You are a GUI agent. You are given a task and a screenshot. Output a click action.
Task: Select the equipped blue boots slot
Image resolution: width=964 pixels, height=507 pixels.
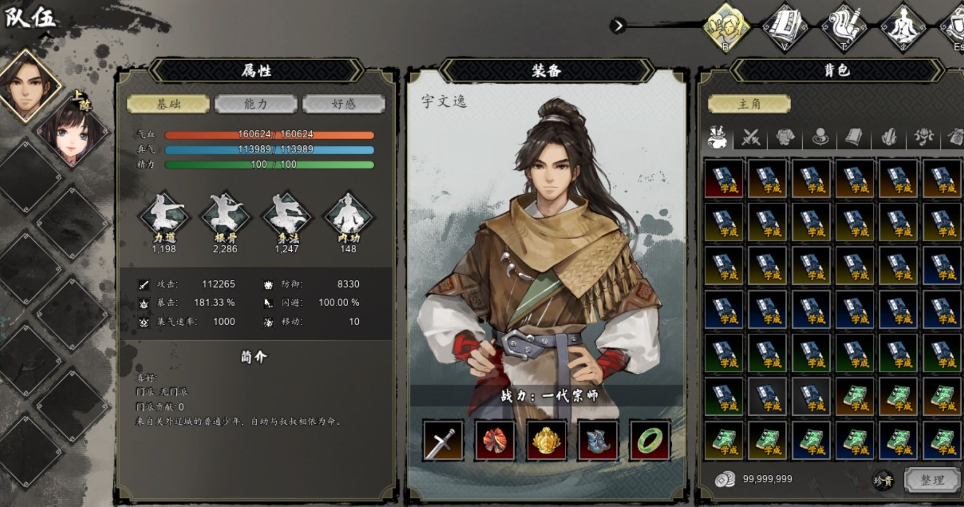598,440
